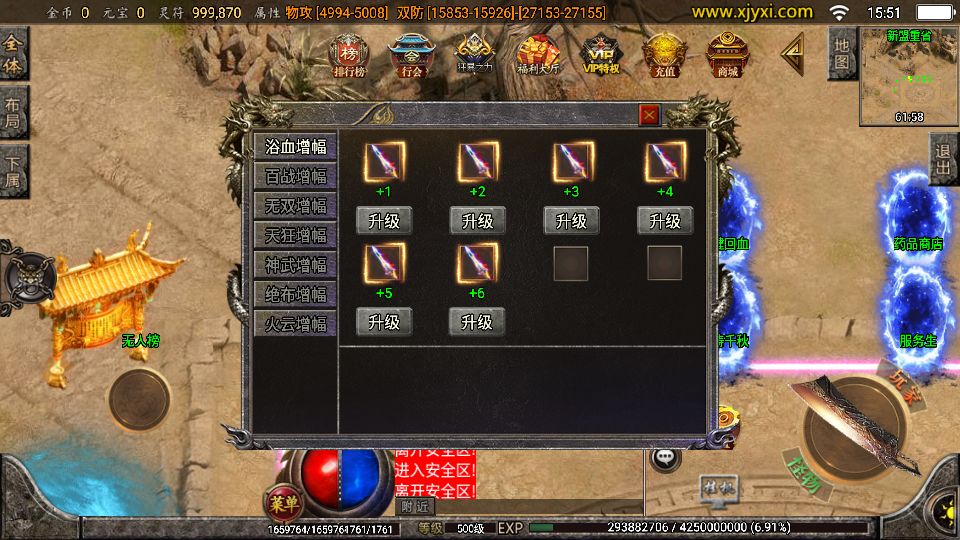Image resolution: width=960 pixels, height=540 pixels.
Task: Select the 百战增幅 tab
Action: tap(295, 177)
